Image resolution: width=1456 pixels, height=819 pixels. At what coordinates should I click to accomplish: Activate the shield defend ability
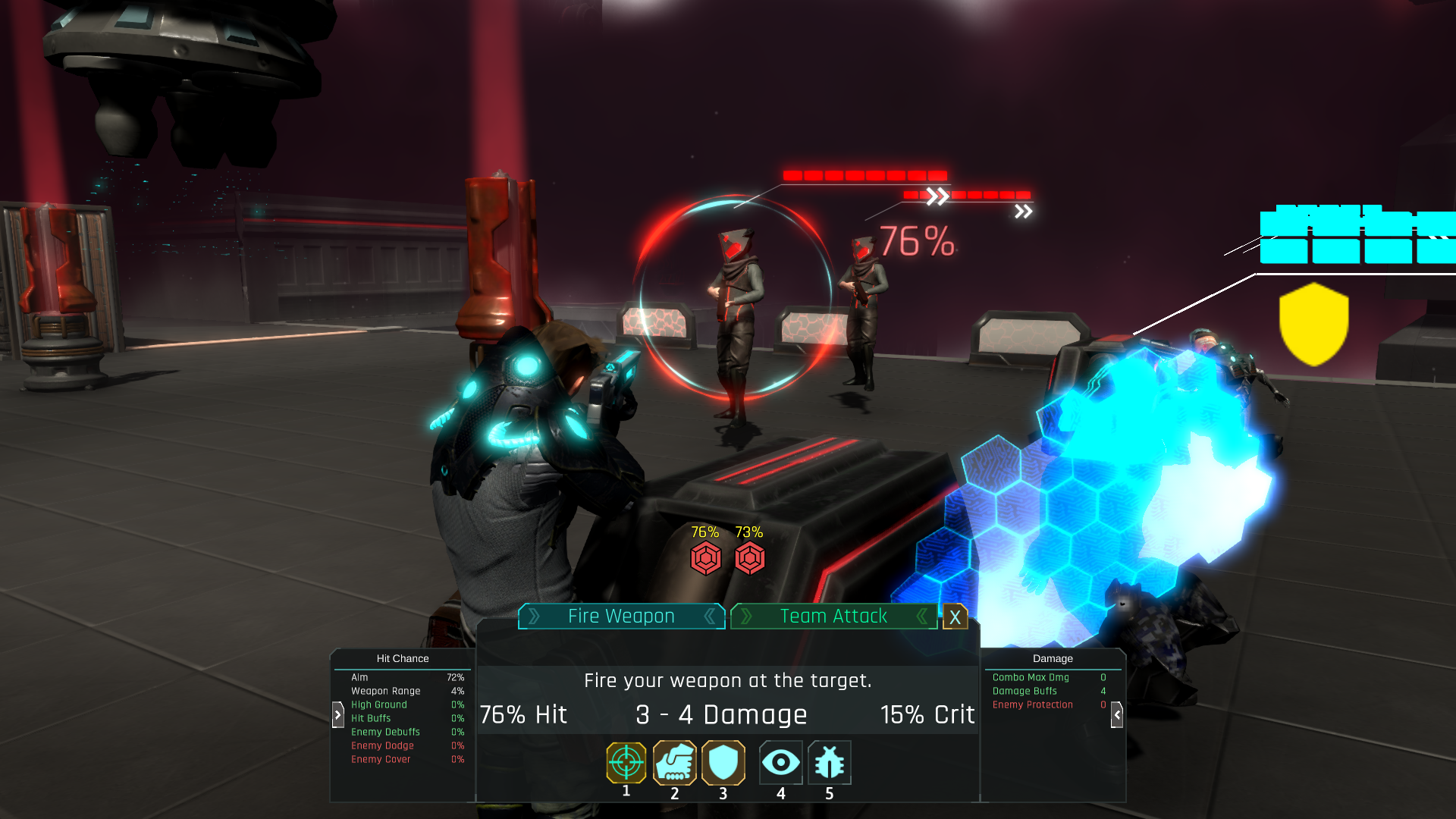(723, 763)
